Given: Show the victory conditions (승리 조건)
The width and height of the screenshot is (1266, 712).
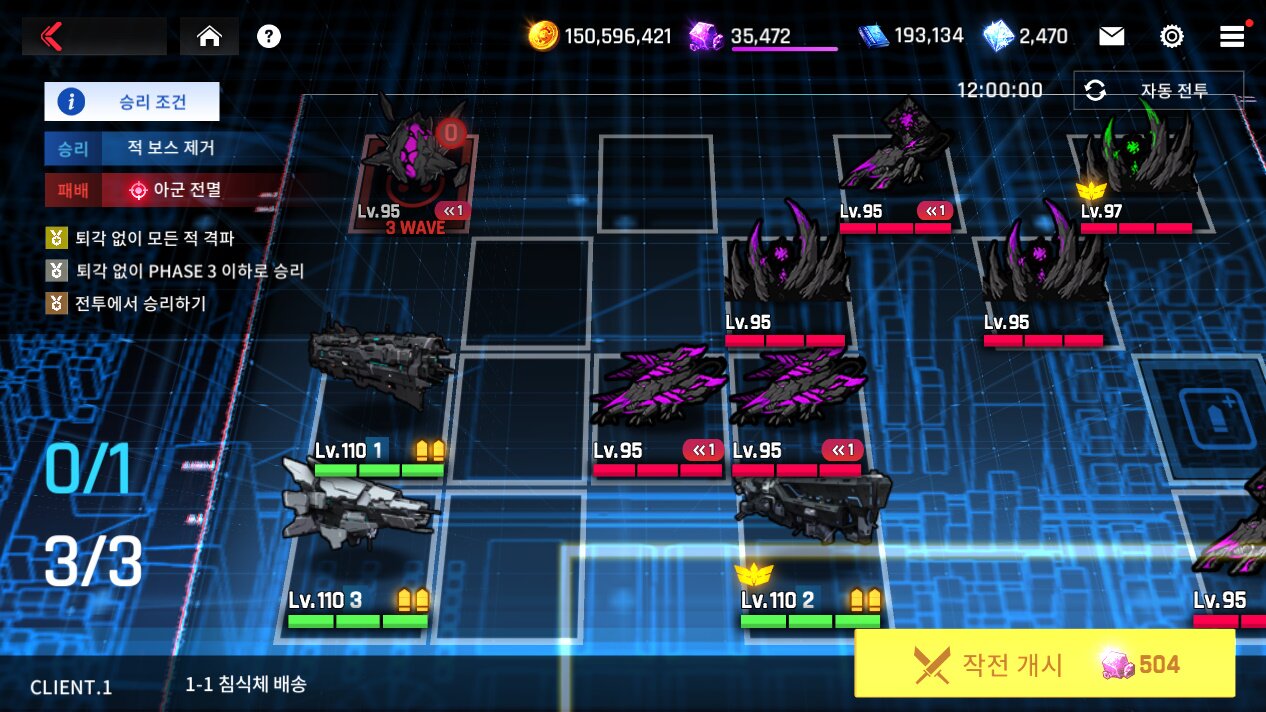Looking at the screenshot, I should 131,101.
